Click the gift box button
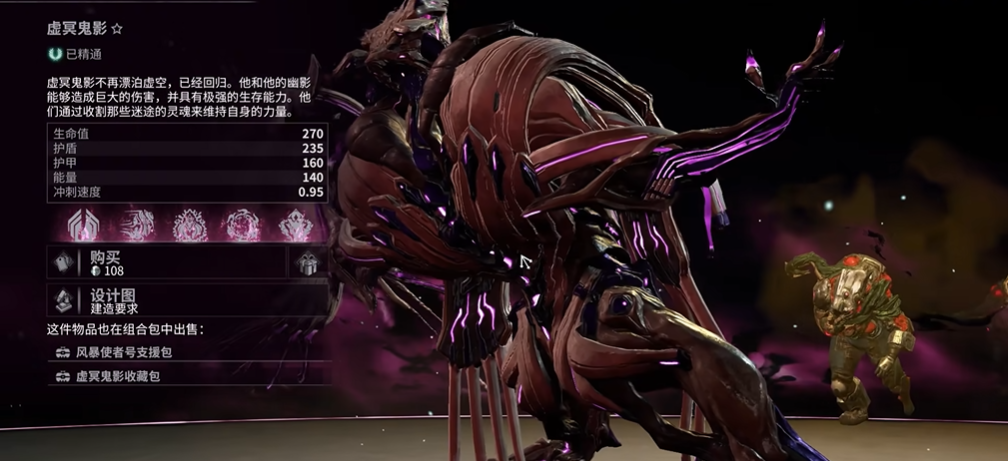Viewport: 1008px width, 461px height. pyautogui.click(x=308, y=263)
